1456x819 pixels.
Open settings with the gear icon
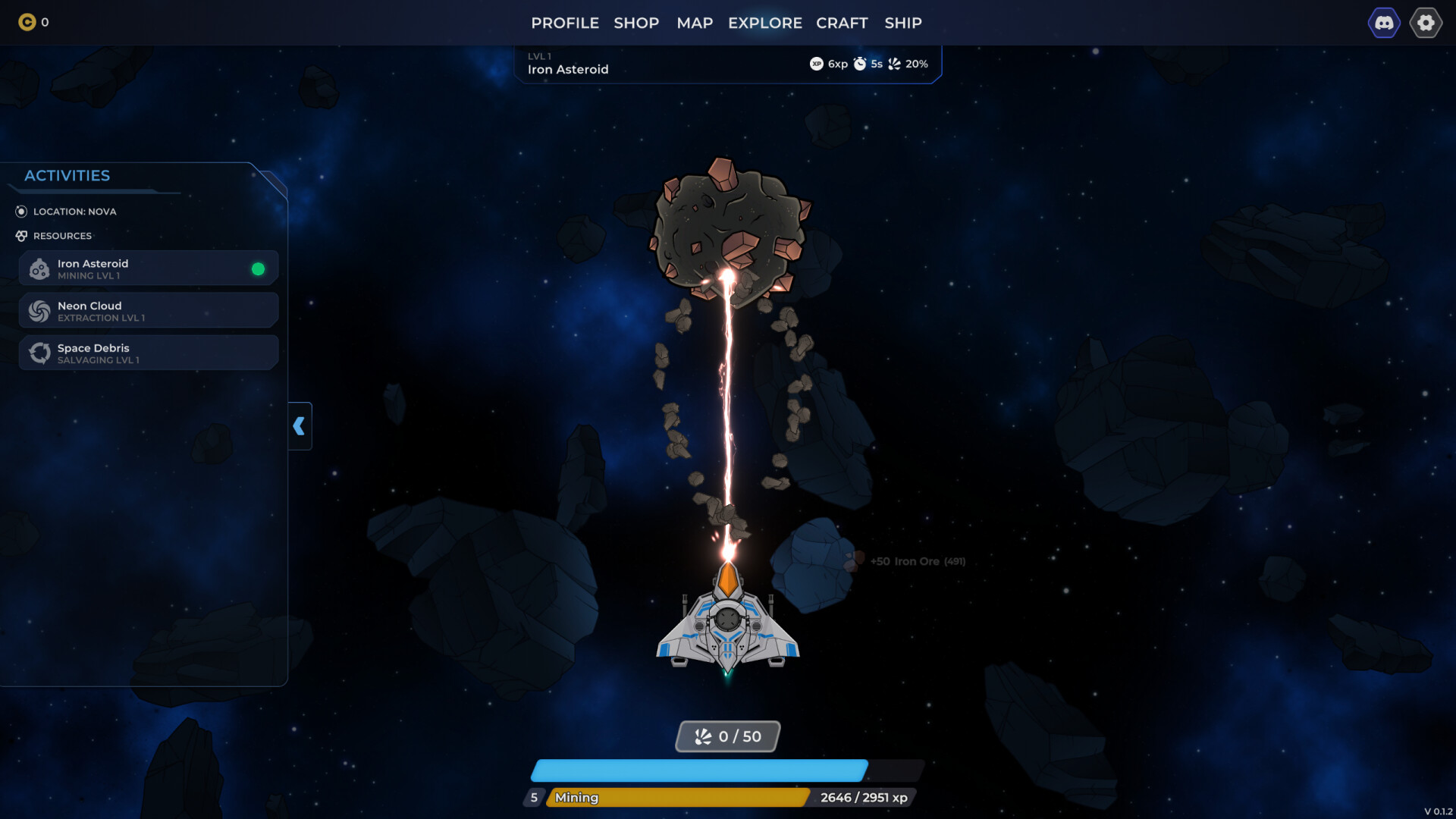(1426, 23)
